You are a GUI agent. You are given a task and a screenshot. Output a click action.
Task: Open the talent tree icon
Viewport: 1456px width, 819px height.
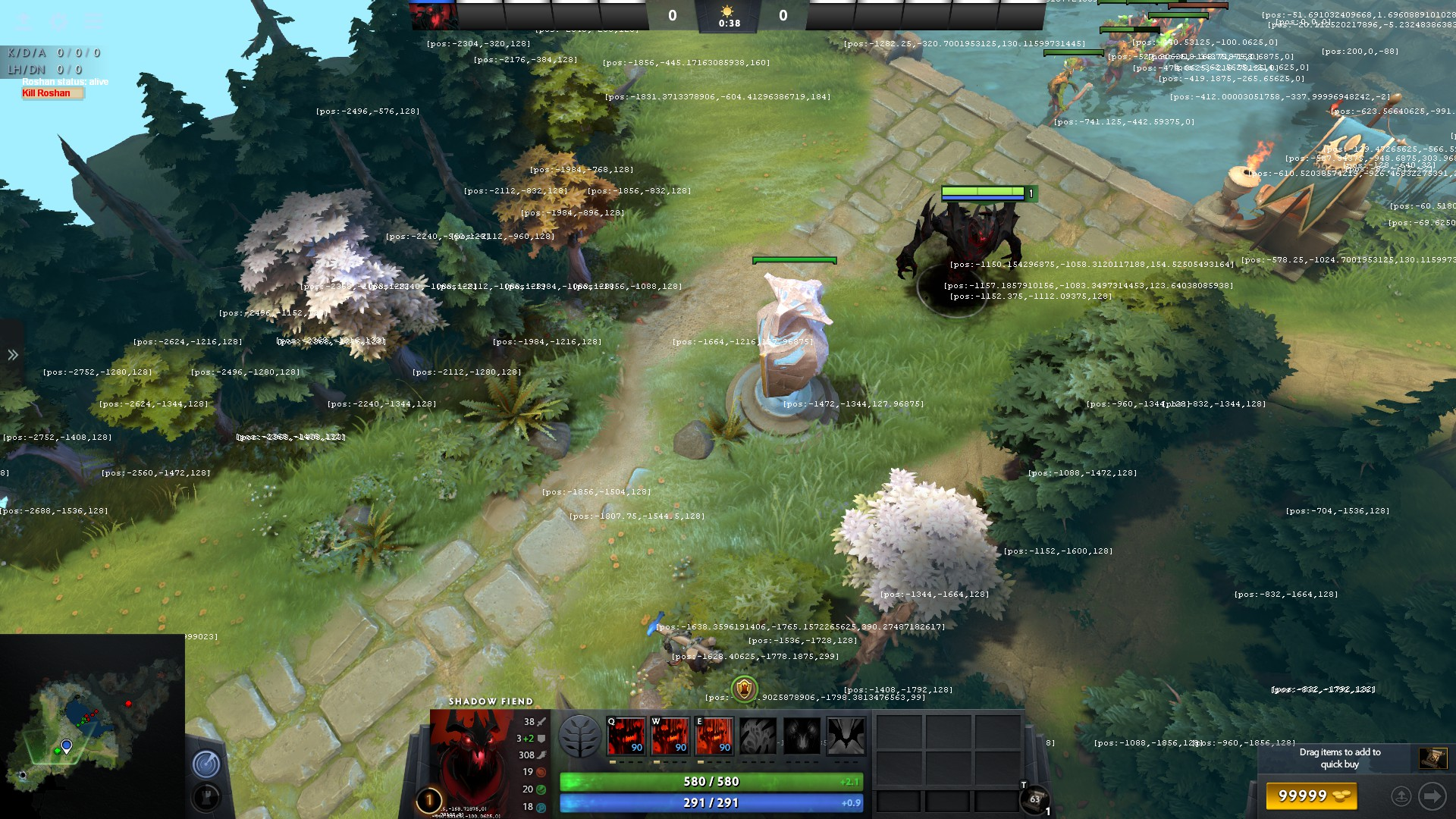pos(580,736)
